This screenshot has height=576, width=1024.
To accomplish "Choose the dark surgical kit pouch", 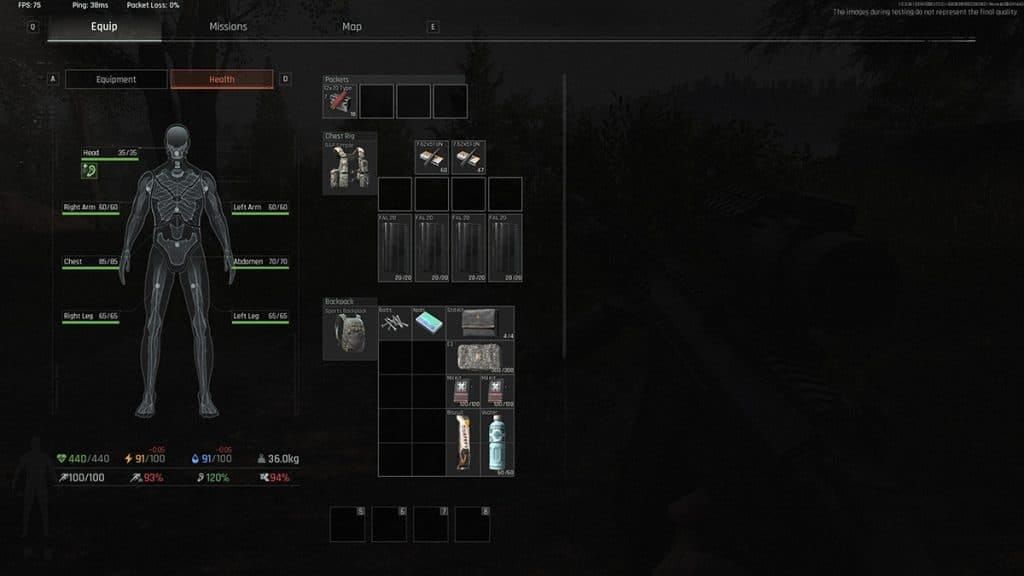I will (x=481, y=323).
